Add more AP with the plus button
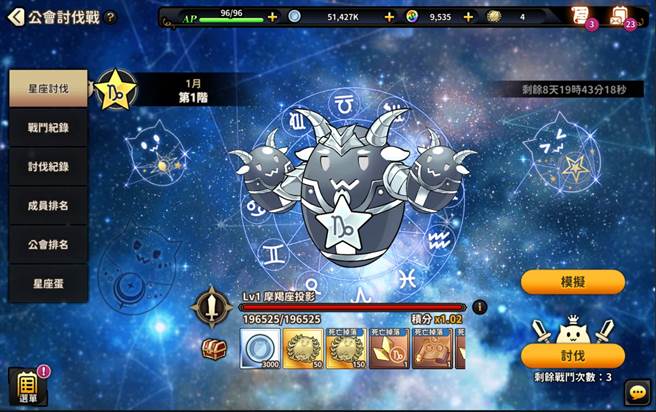Image resolution: width=656 pixels, height=412 pixels. [273, 17]
